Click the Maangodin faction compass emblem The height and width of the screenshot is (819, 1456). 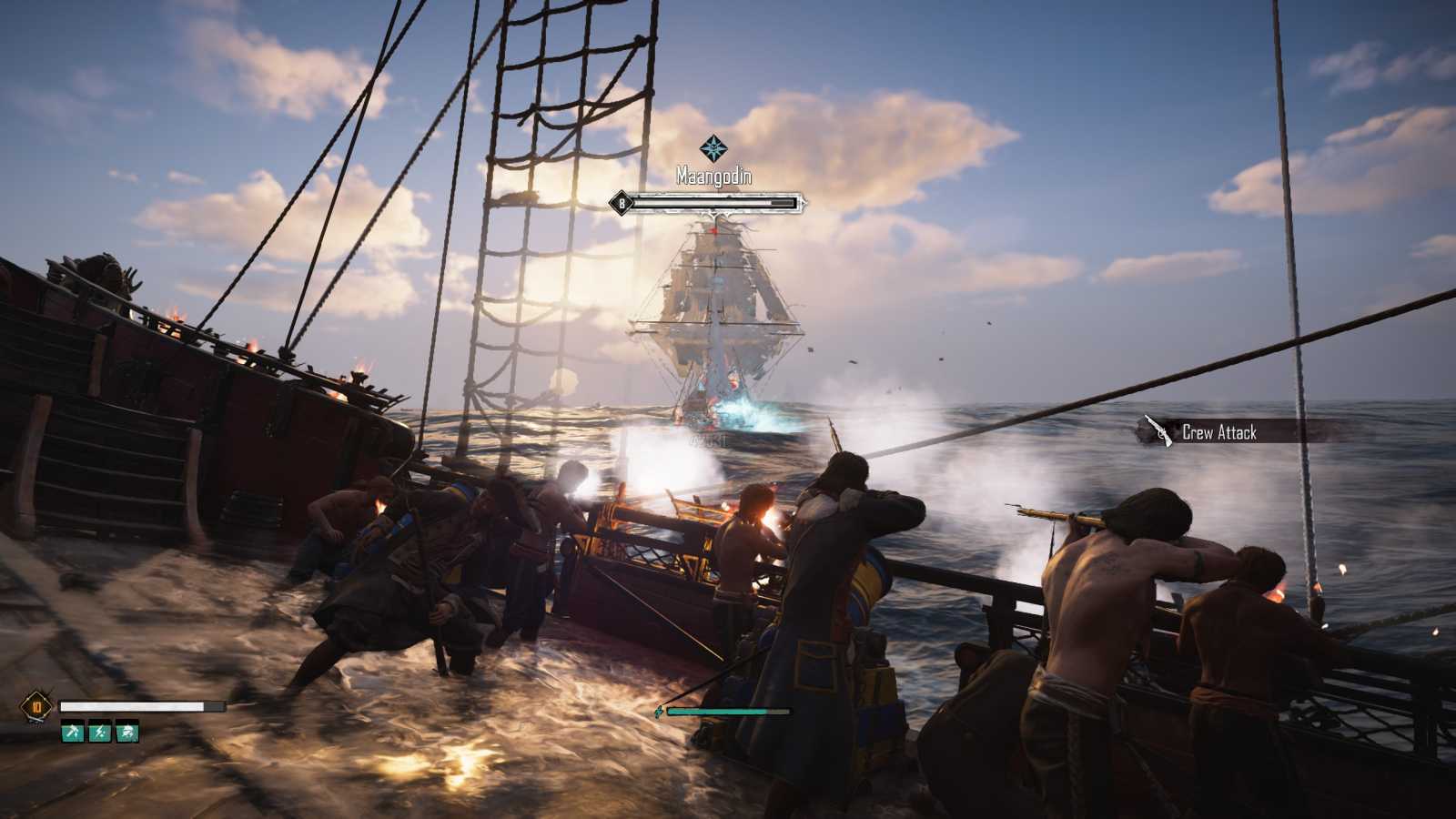click(713, 147)
